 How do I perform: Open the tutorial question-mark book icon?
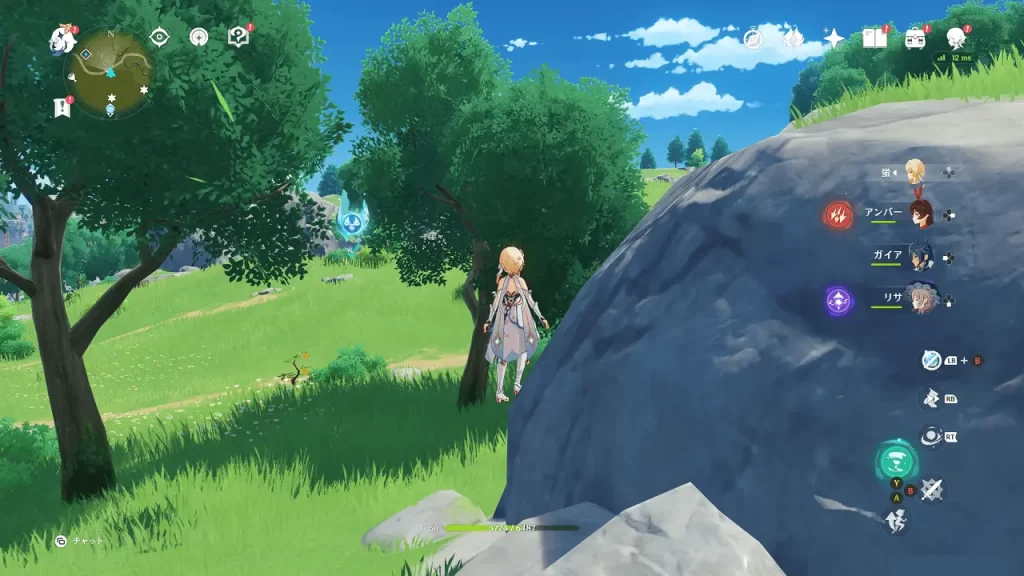click(x=238, y=38)
